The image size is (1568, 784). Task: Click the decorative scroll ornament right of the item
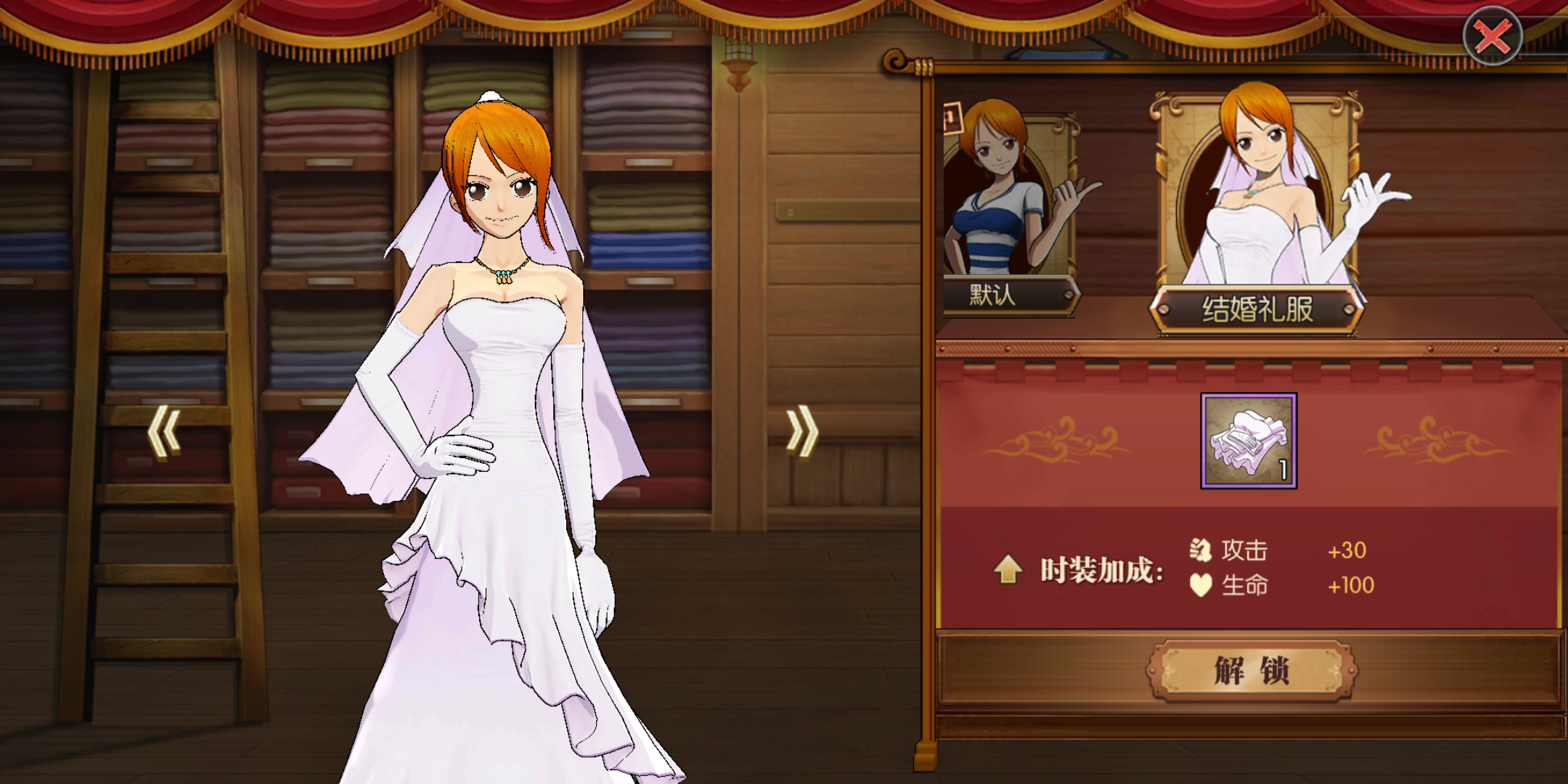pos(1441,441)
